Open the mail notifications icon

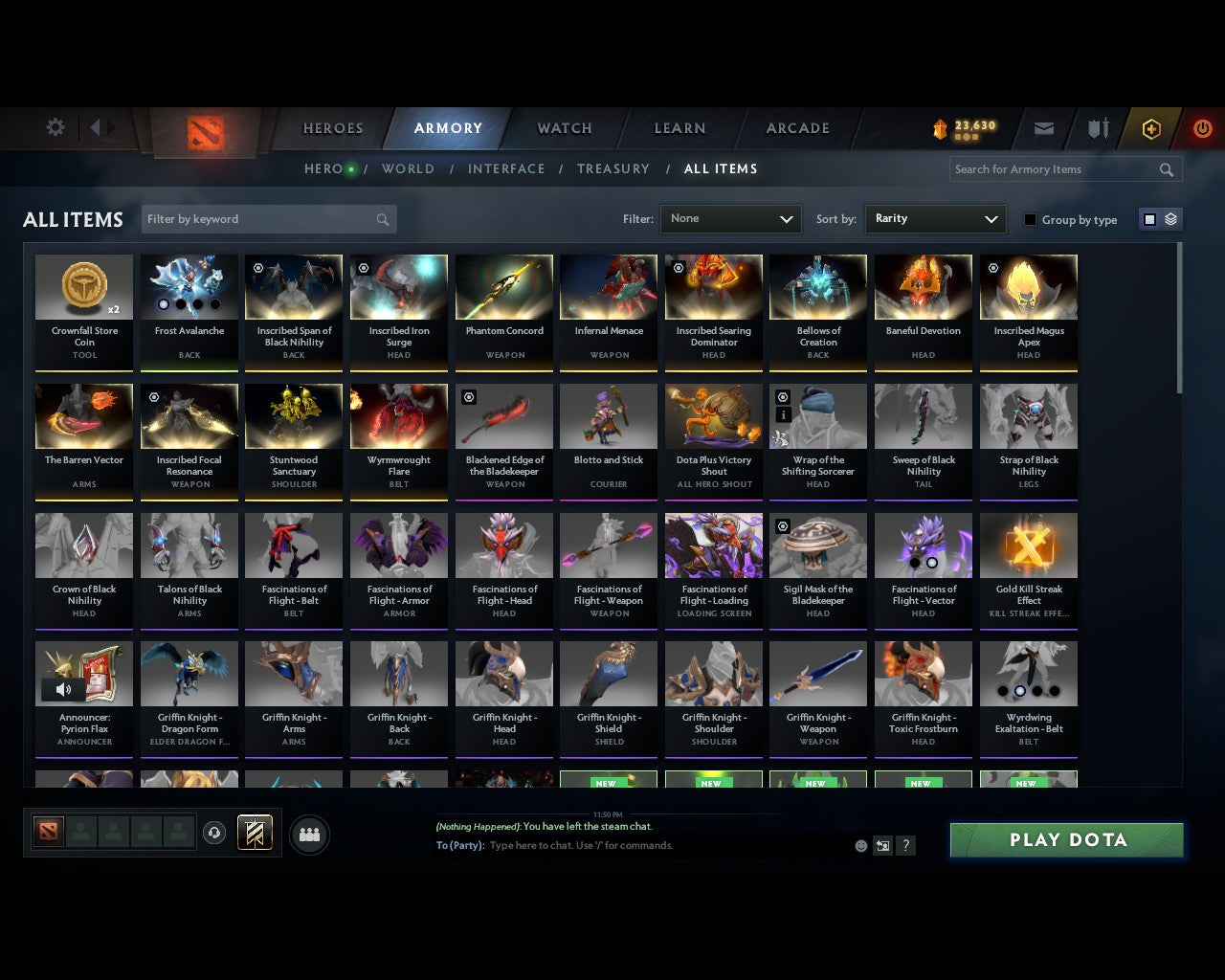coord(1043,128)
